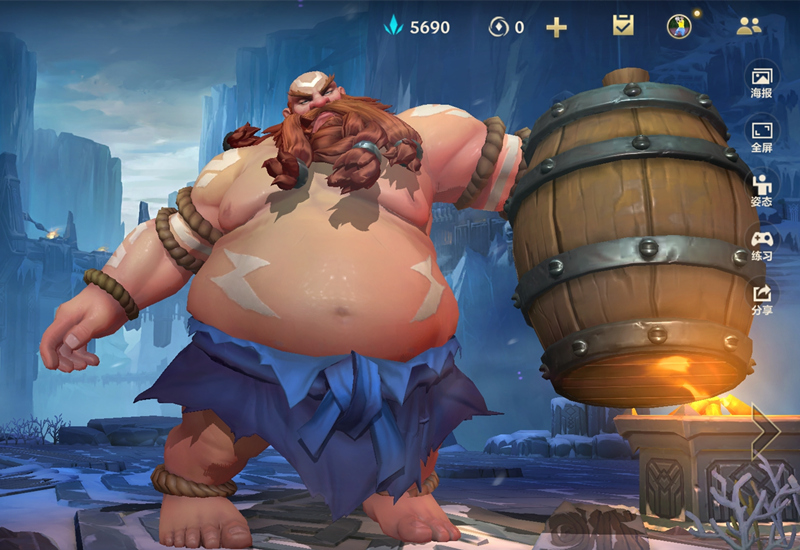Tap the gold plus button to add currency

coord(556,27)
